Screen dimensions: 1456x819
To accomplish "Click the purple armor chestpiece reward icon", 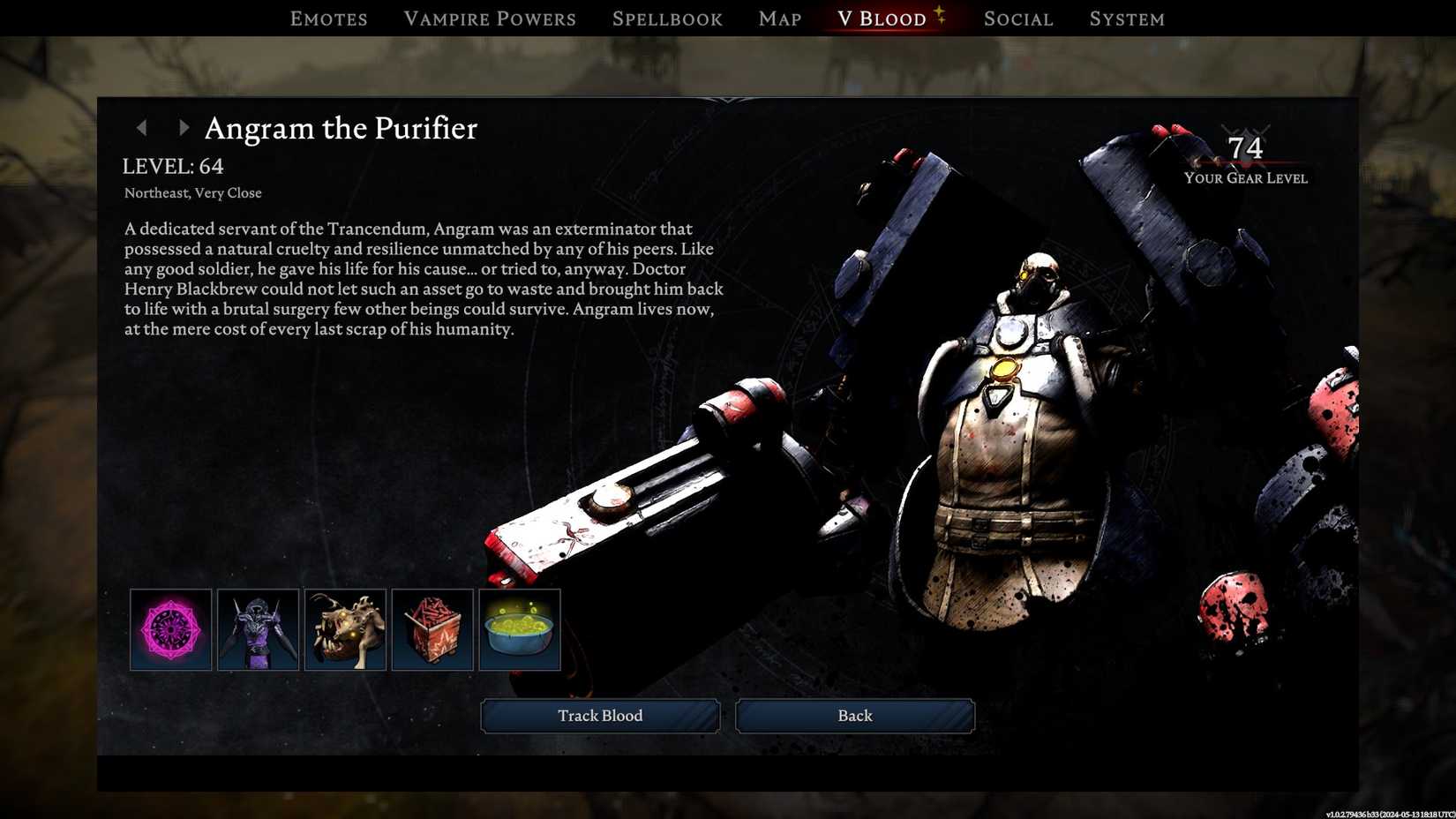I will [258, 628].
